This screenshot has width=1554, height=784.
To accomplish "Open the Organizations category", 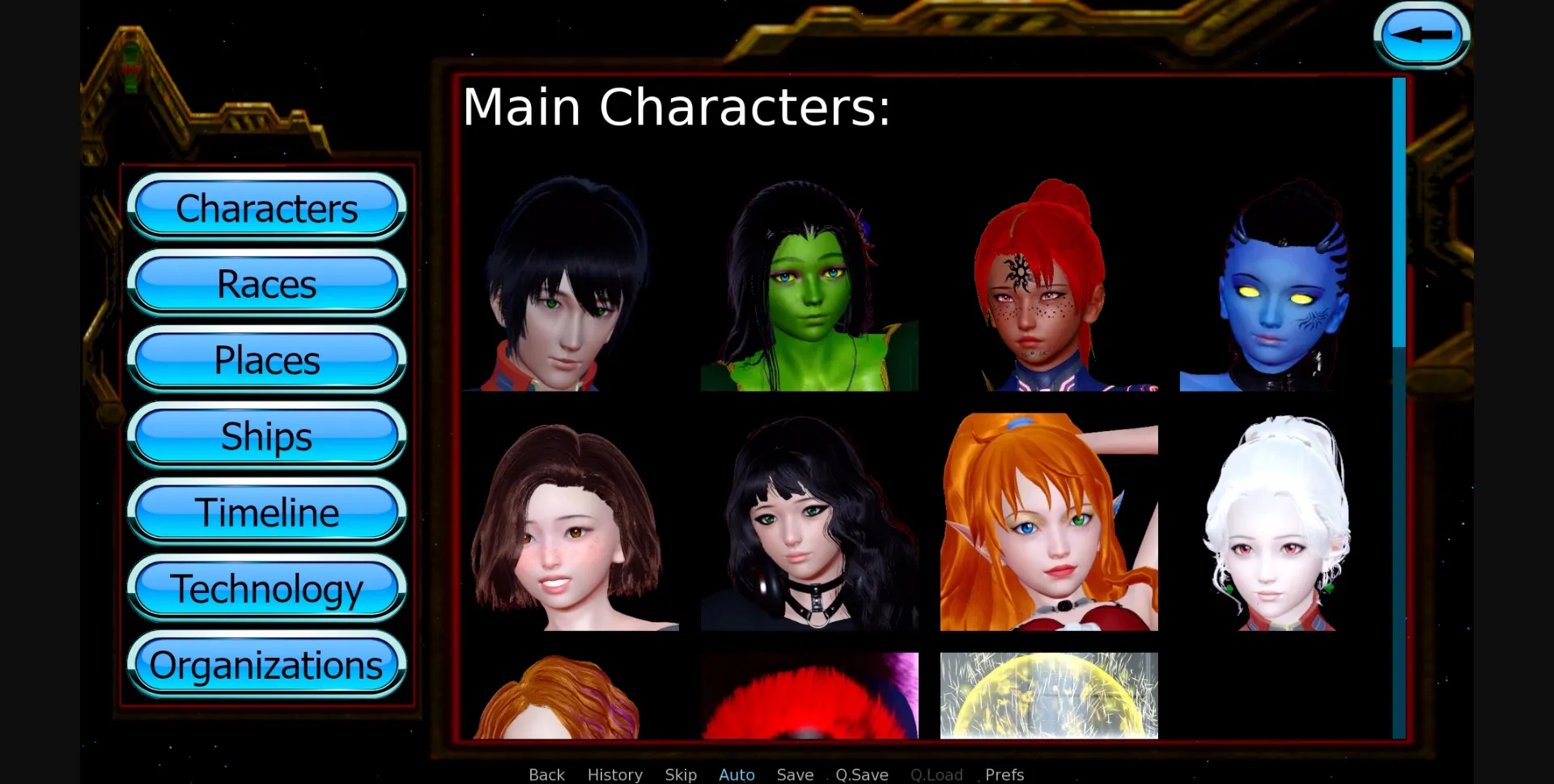I will tap(266, 664).
